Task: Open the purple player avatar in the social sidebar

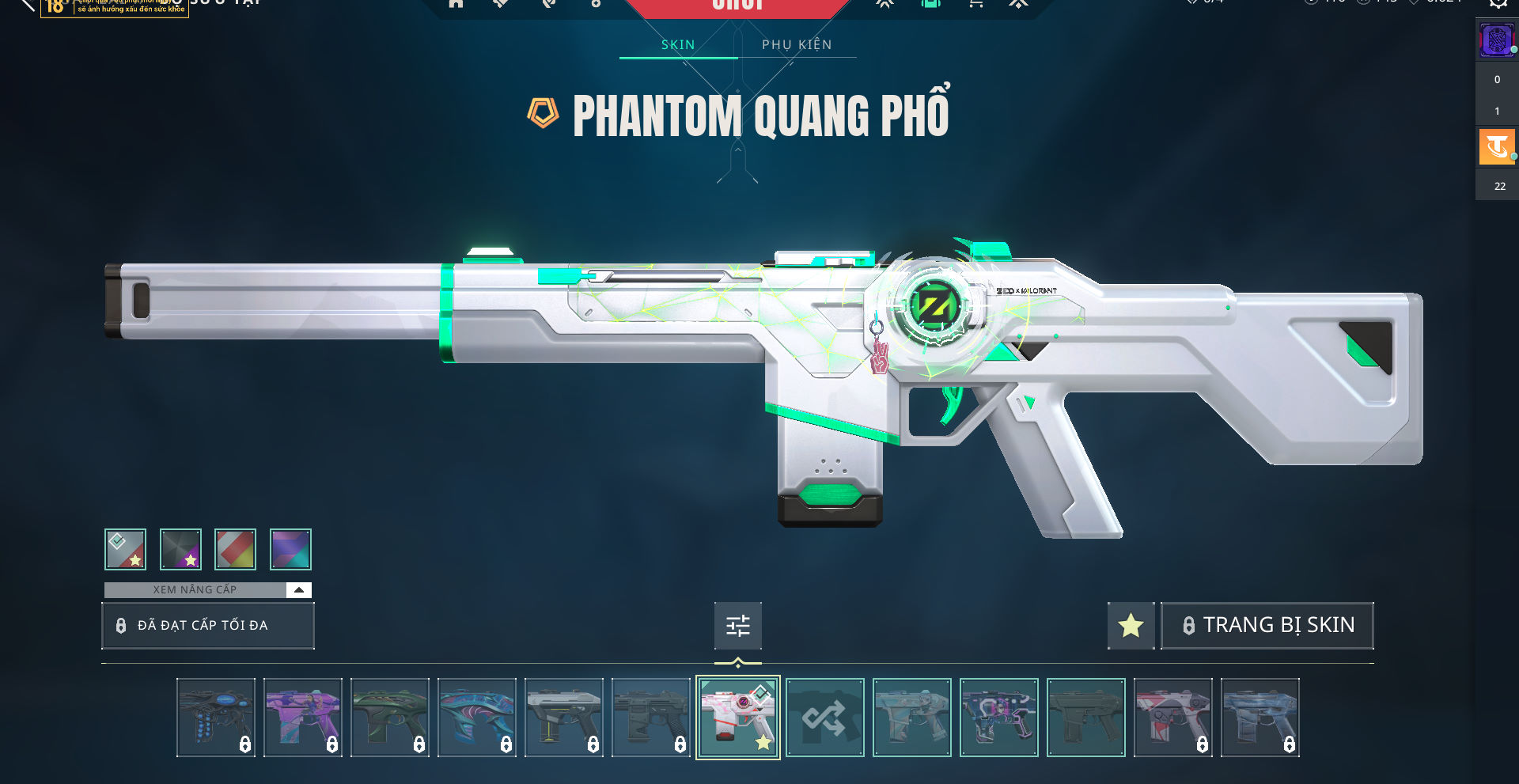Action: [x=1496, y=40]
